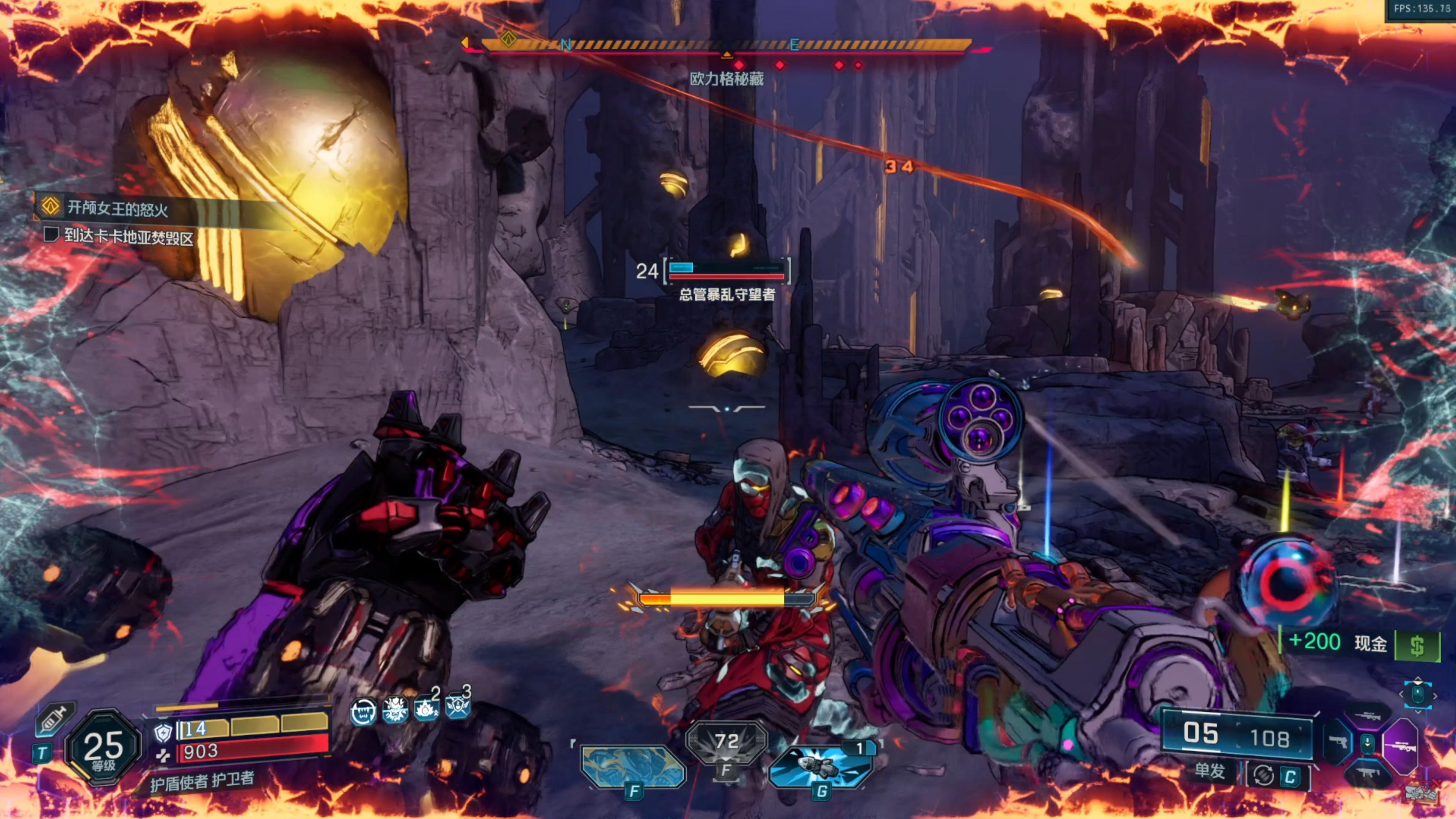Inspect the demon face buff icon
The height and width of the screenshot is (819, 1456).
pos(394,709)
